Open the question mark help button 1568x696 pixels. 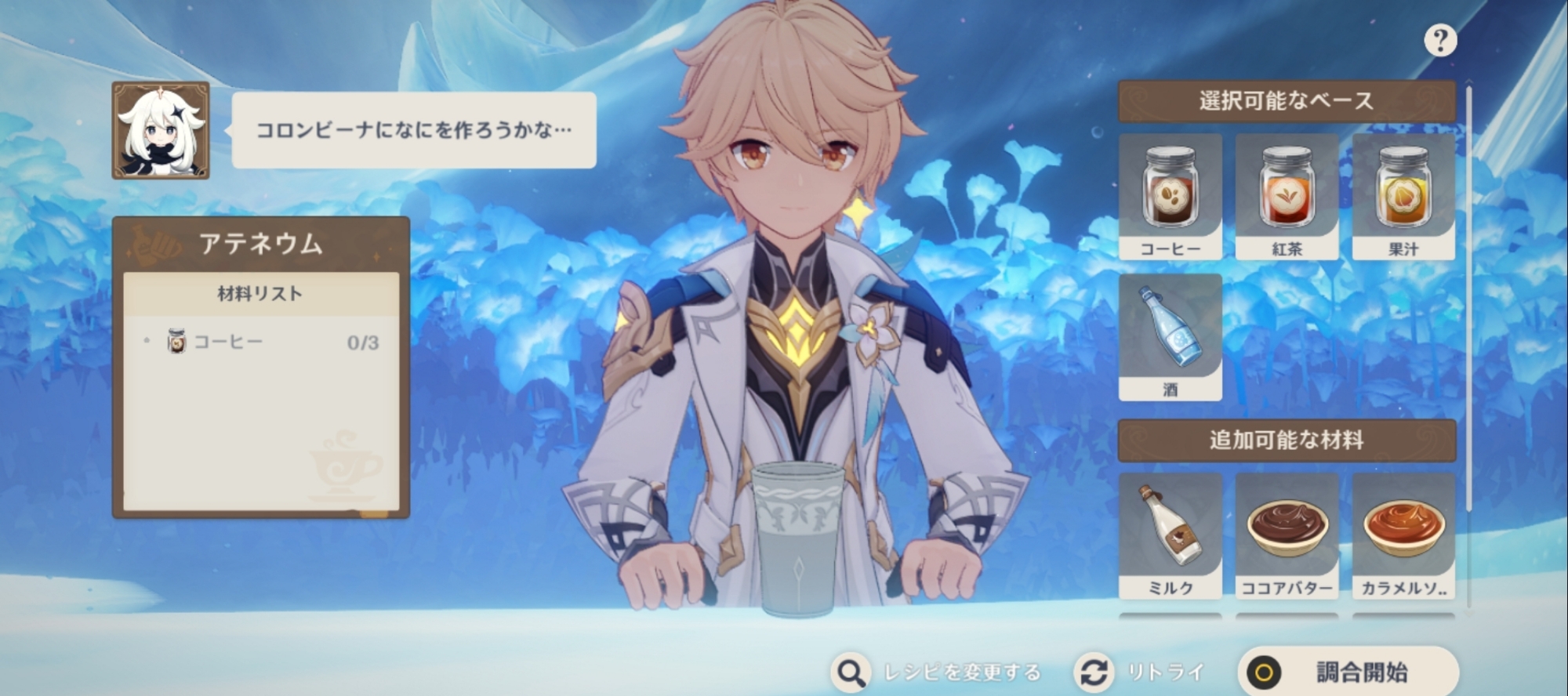[x=1440, y=40]
